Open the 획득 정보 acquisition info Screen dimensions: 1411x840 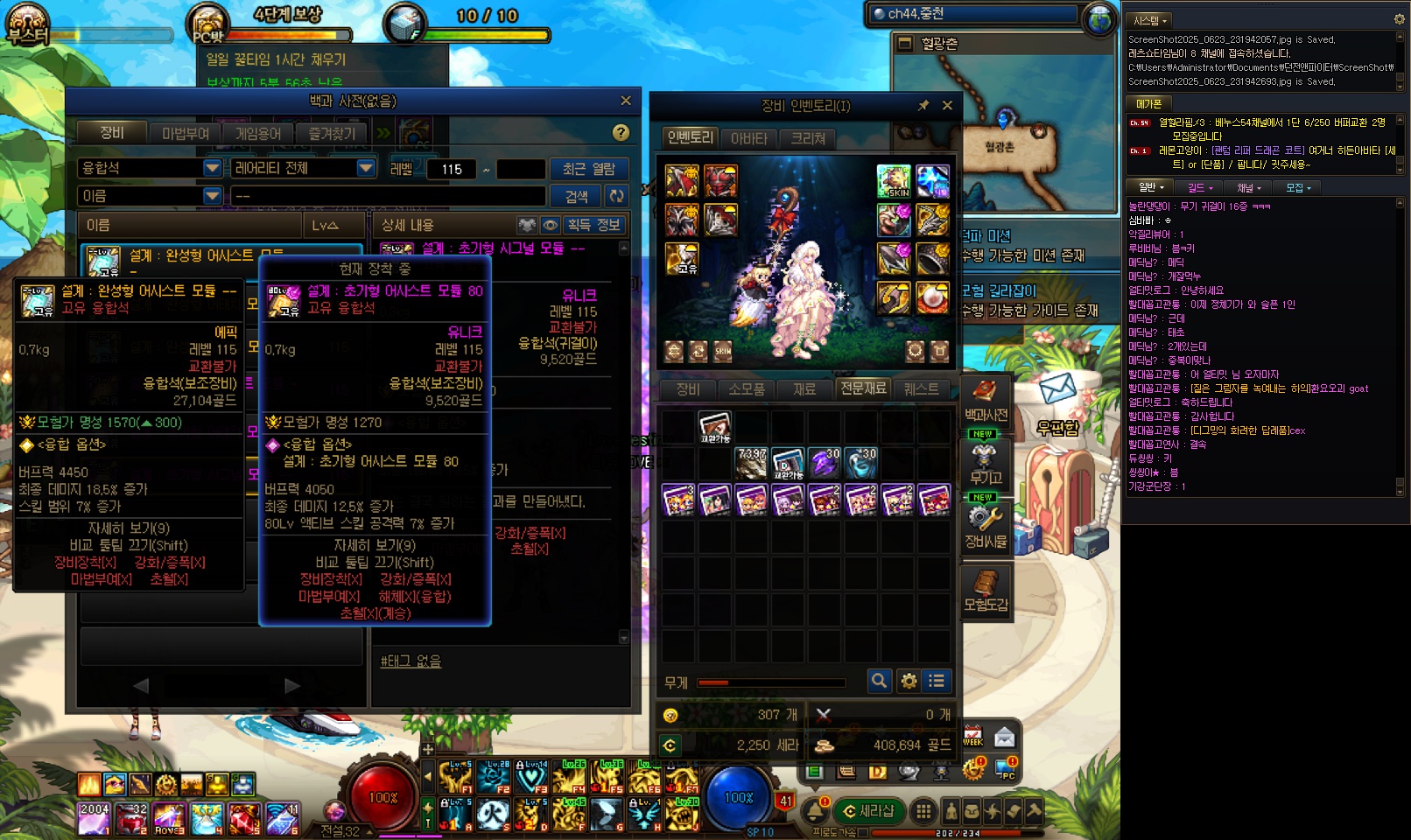tap(593, 225)
